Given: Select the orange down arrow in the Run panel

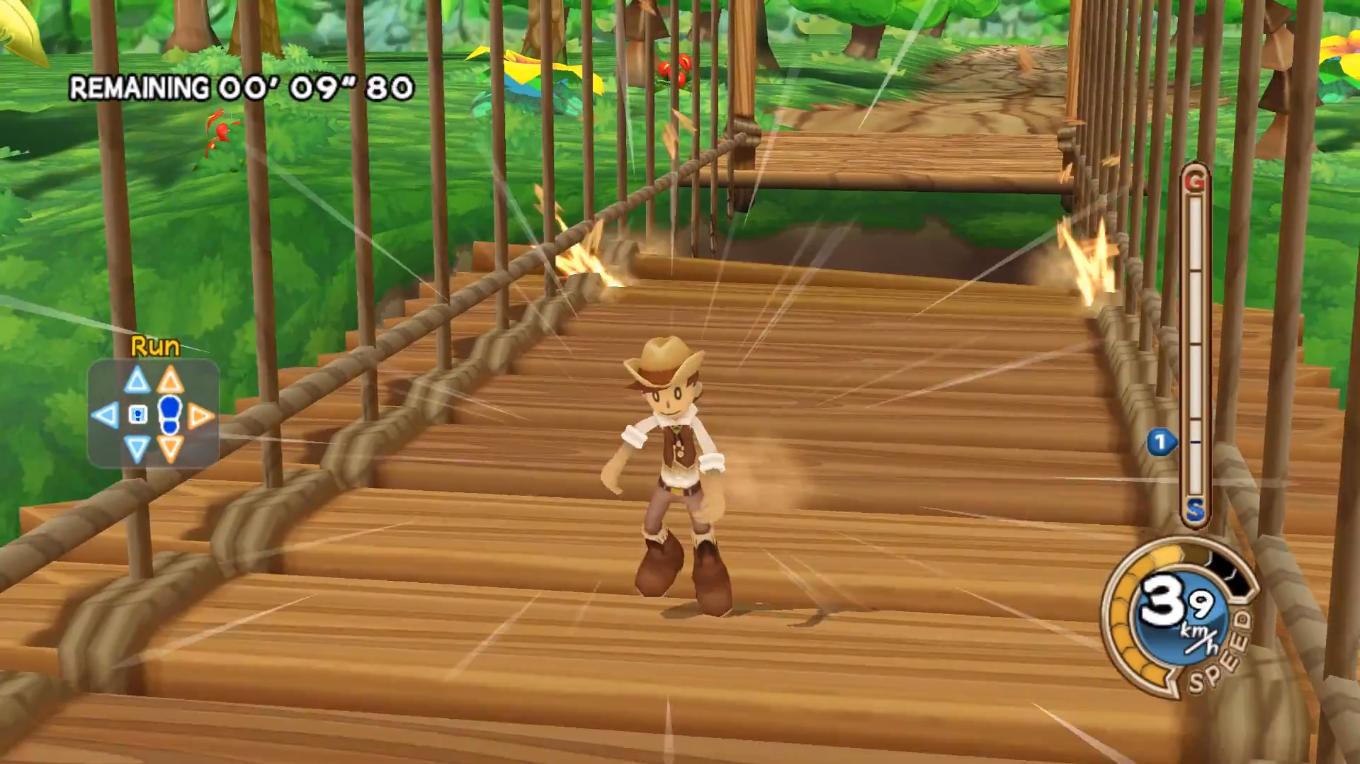Looking at the screenshot, I should pos(168,448).
